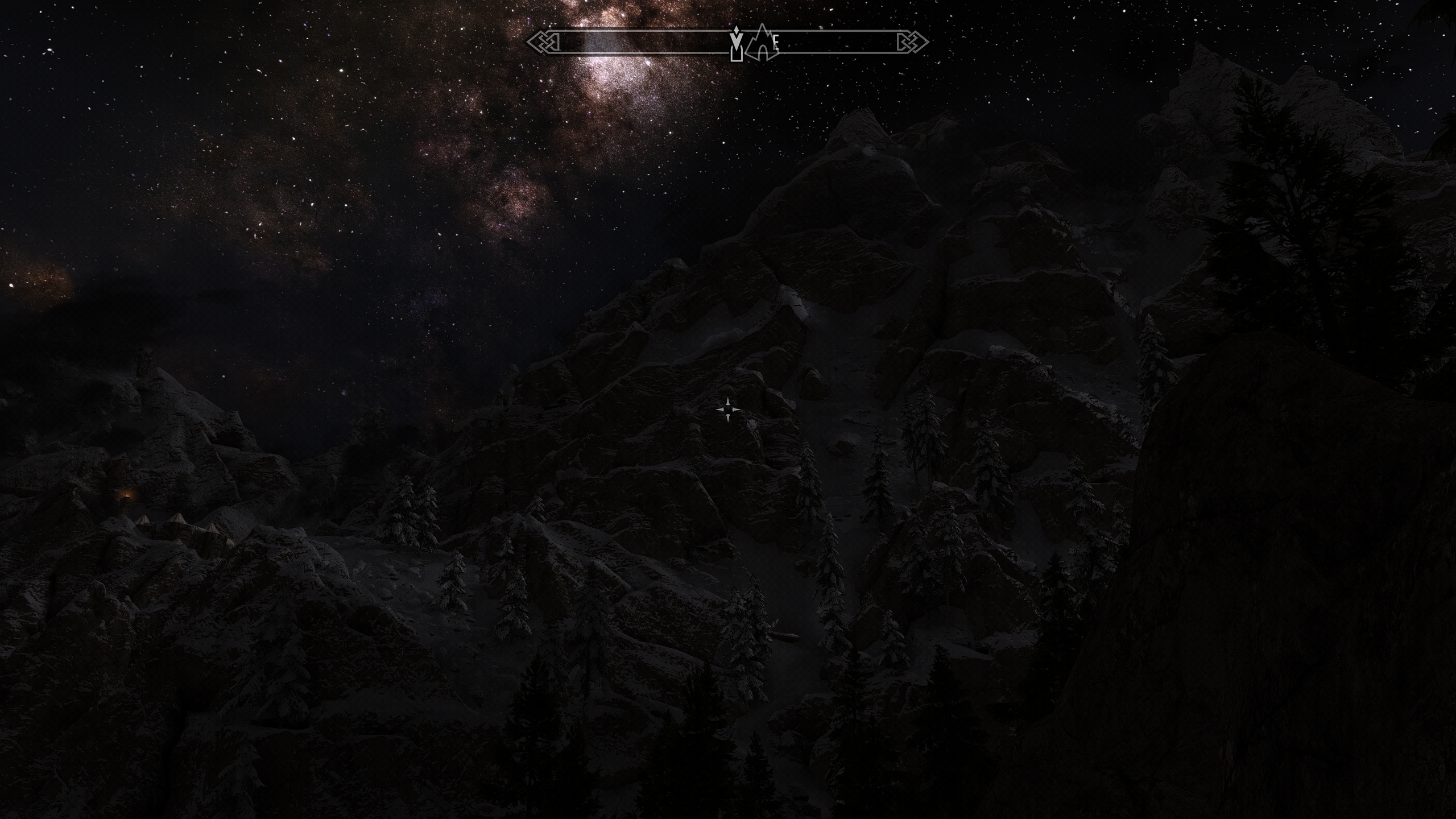Select the mountain cave marker on the compass
Screen dimensions: 1456x819
[x=762, y=44]
